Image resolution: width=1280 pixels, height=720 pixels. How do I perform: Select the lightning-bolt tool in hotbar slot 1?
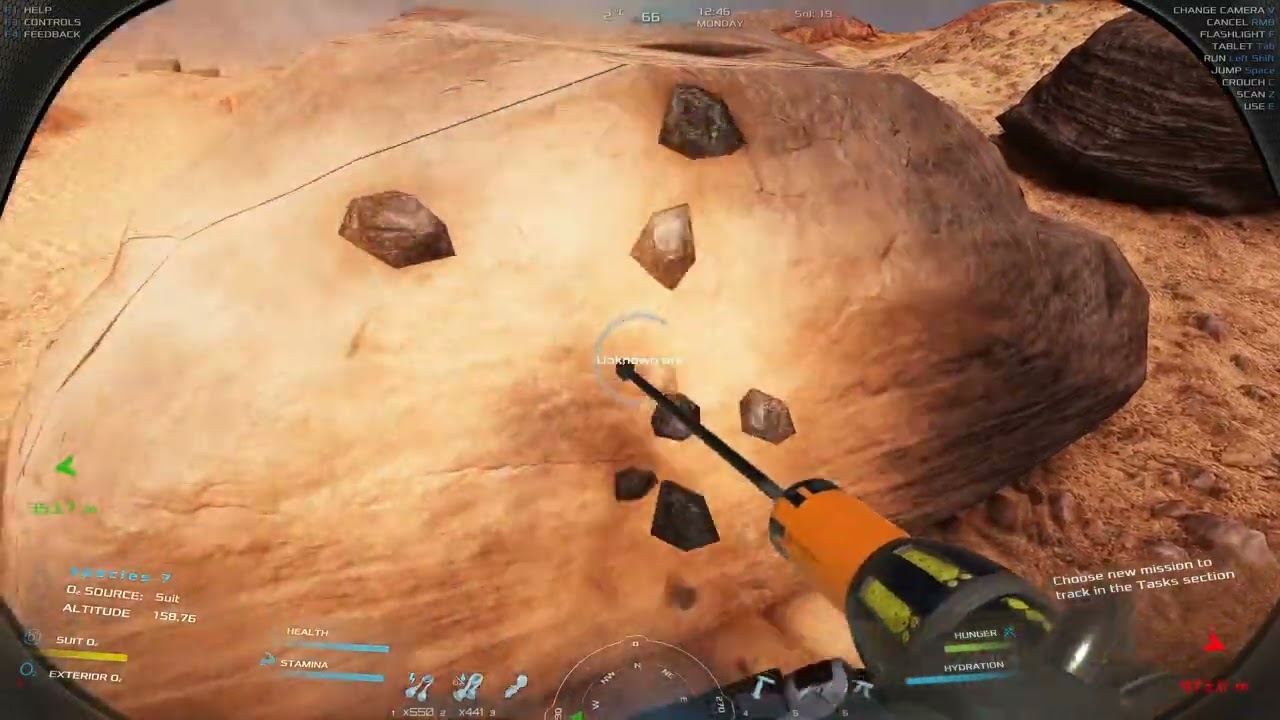point(420,687)
